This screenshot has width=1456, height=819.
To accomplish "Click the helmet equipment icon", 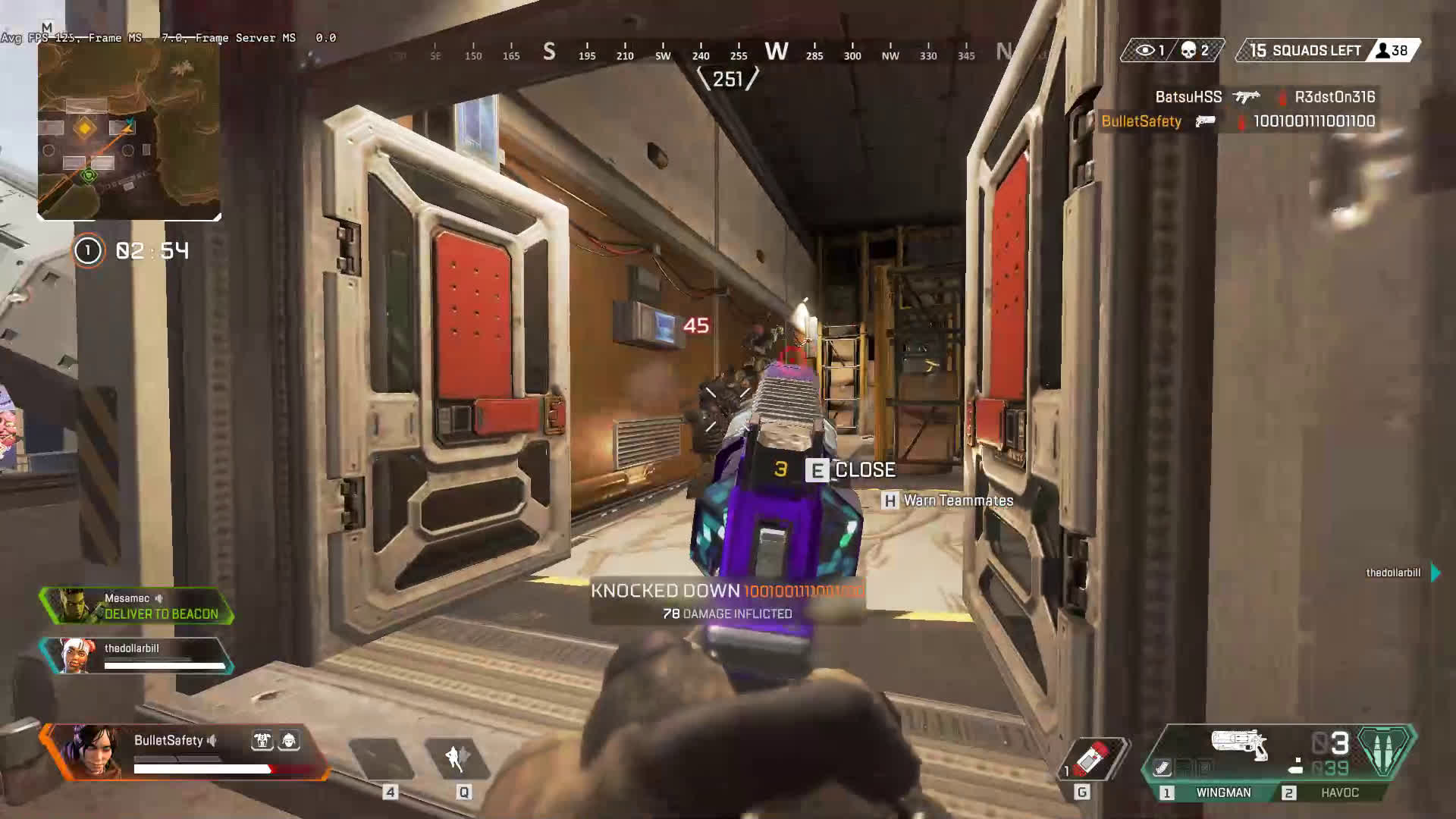I will [289, 741].
